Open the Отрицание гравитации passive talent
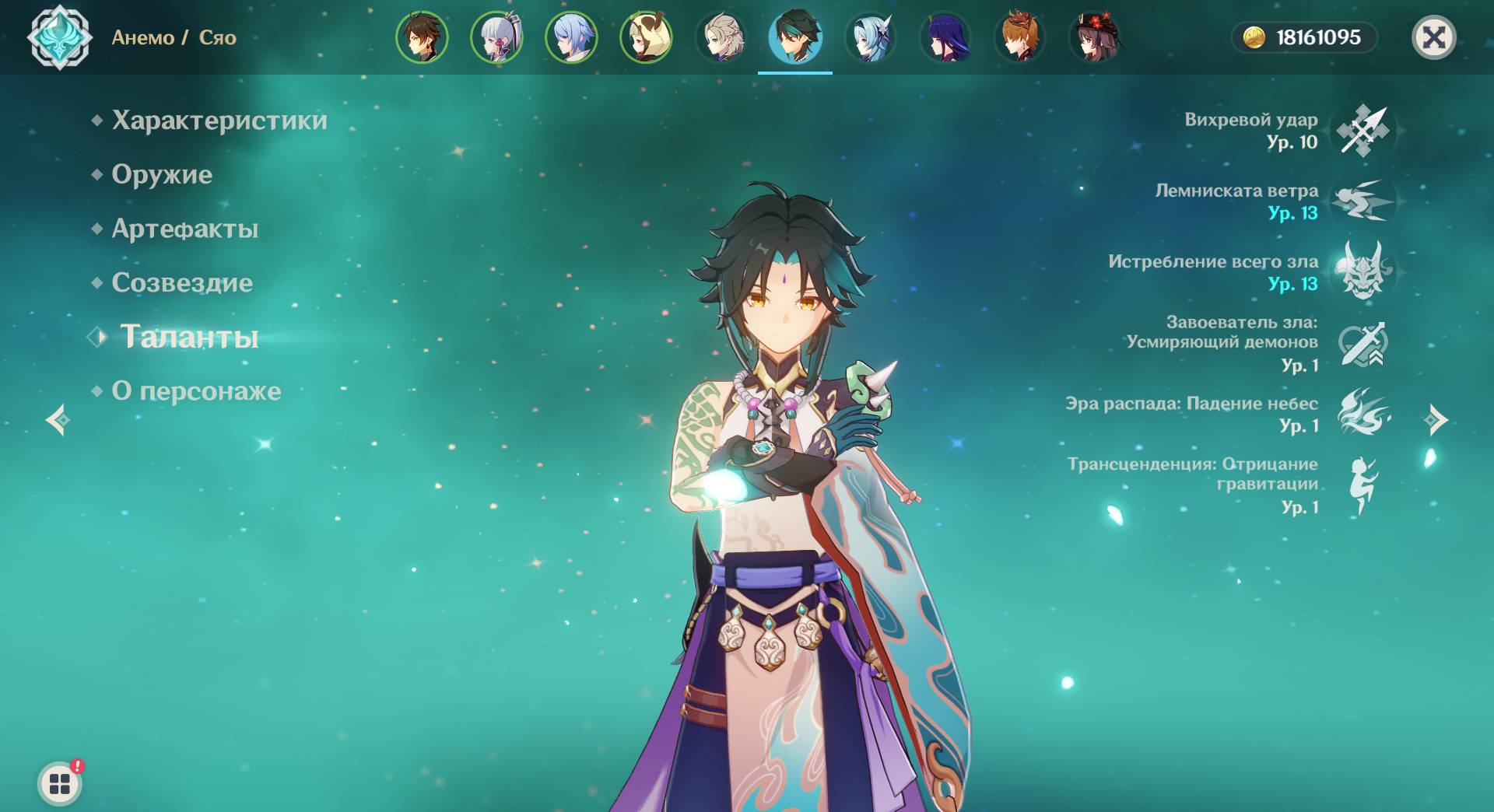The height and width of the screenshot is (812, 1494). pyautogui.click(x=1362, y=485)
